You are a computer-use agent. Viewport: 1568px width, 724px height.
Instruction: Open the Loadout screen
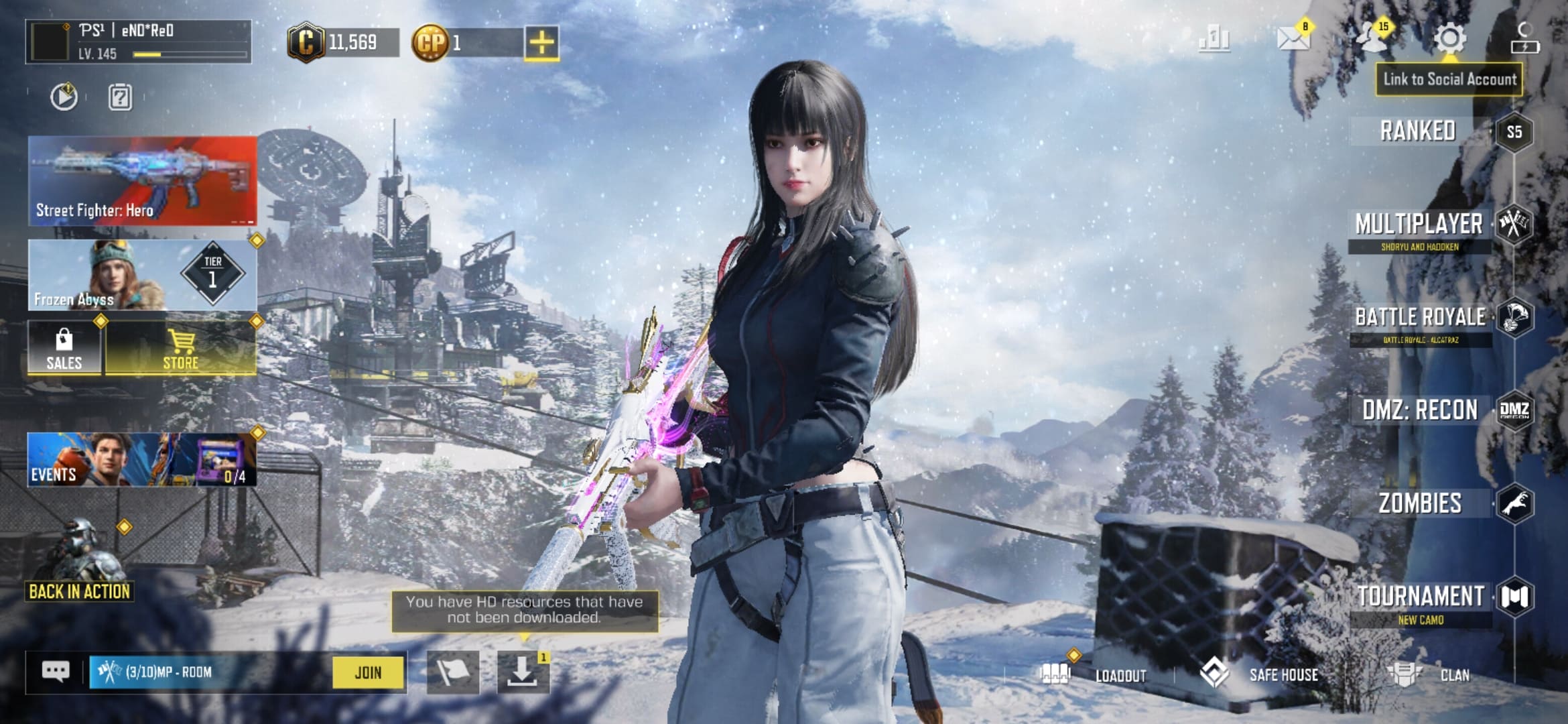(x=1096, y=674)
